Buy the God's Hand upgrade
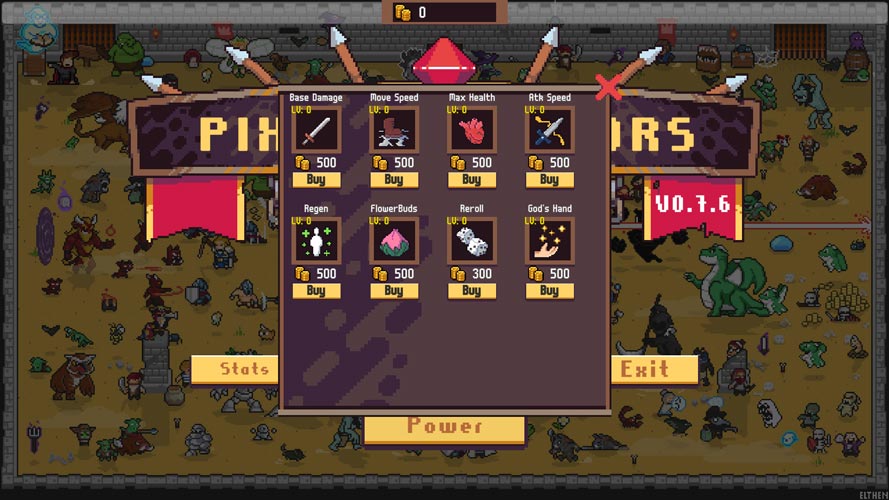This screenshot has width=889, height=500. coord(549,291)
